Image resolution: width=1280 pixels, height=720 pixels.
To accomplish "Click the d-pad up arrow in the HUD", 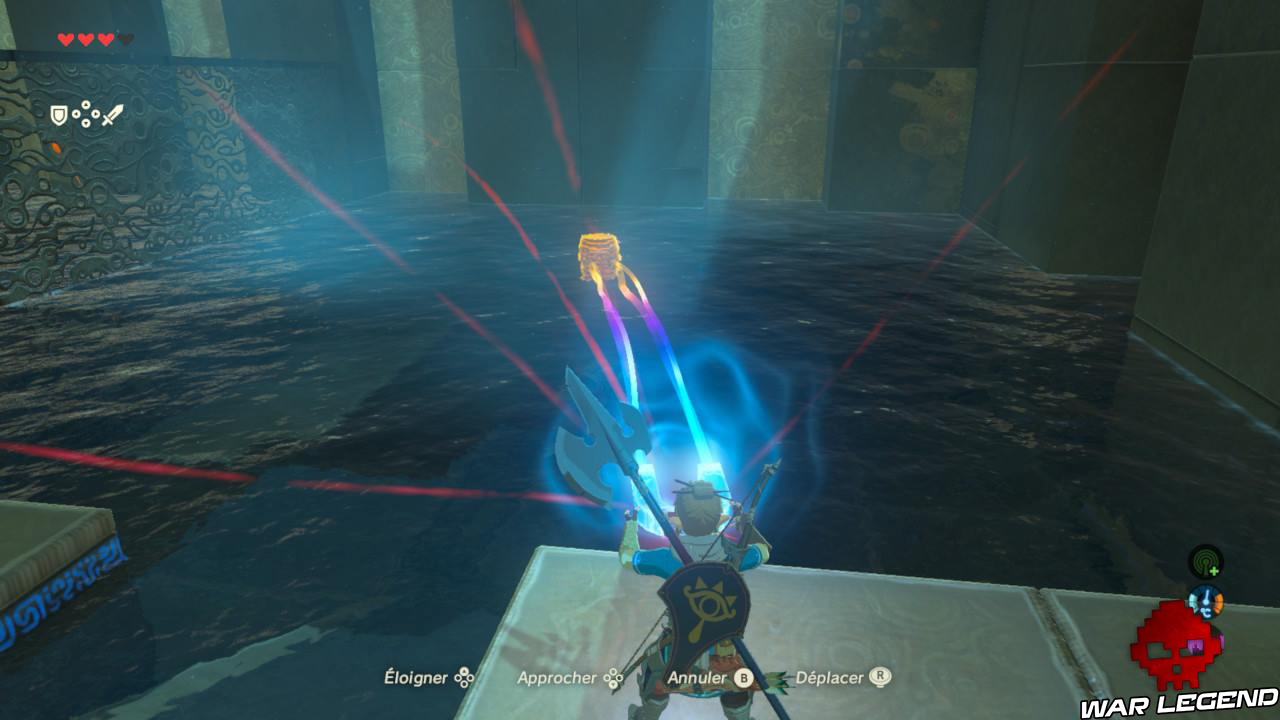I will point(86,104).
